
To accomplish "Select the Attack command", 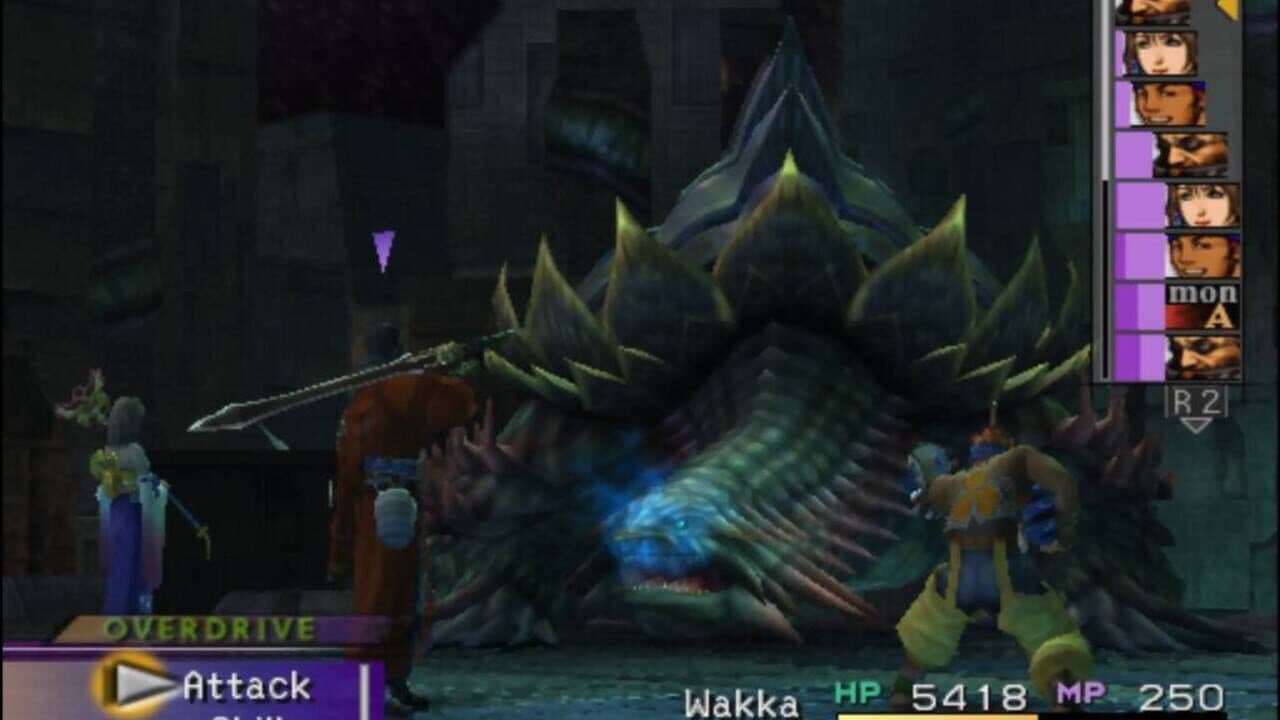I will (246, 684).
